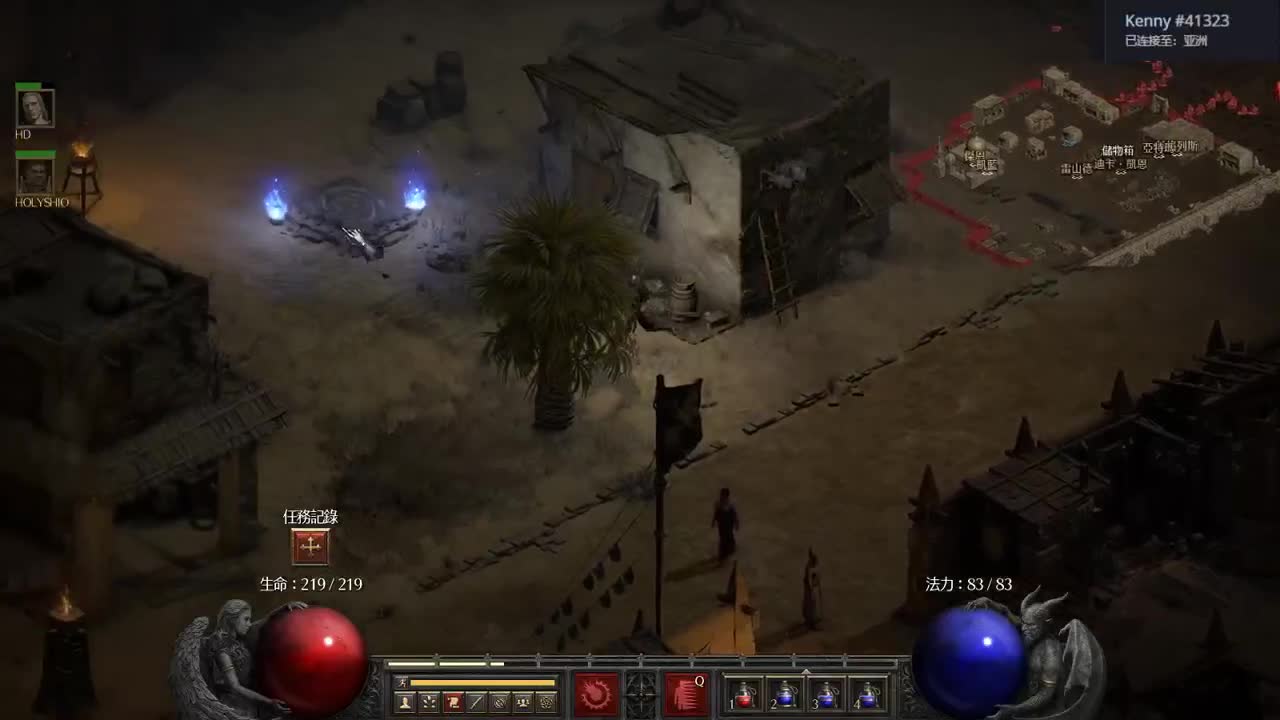Toggle run/walk with the running figure icon

(403, 682)
